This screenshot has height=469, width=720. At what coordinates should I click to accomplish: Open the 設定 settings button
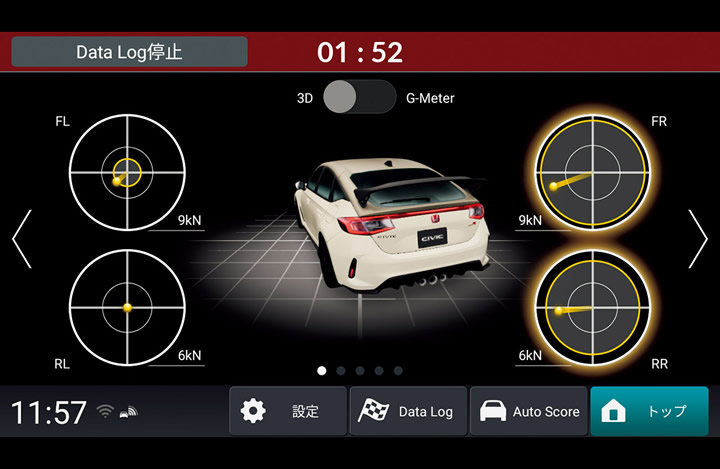(x=288, y=411)
